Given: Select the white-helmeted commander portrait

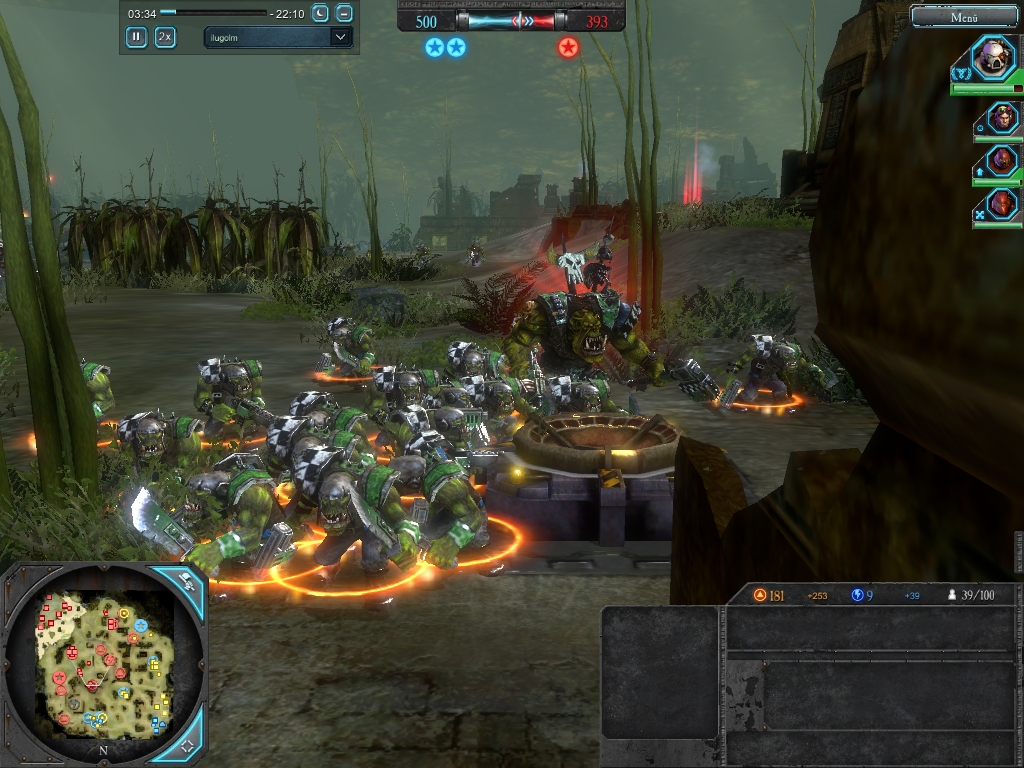Looking at the screenshot, I should (x=995, y=57).
